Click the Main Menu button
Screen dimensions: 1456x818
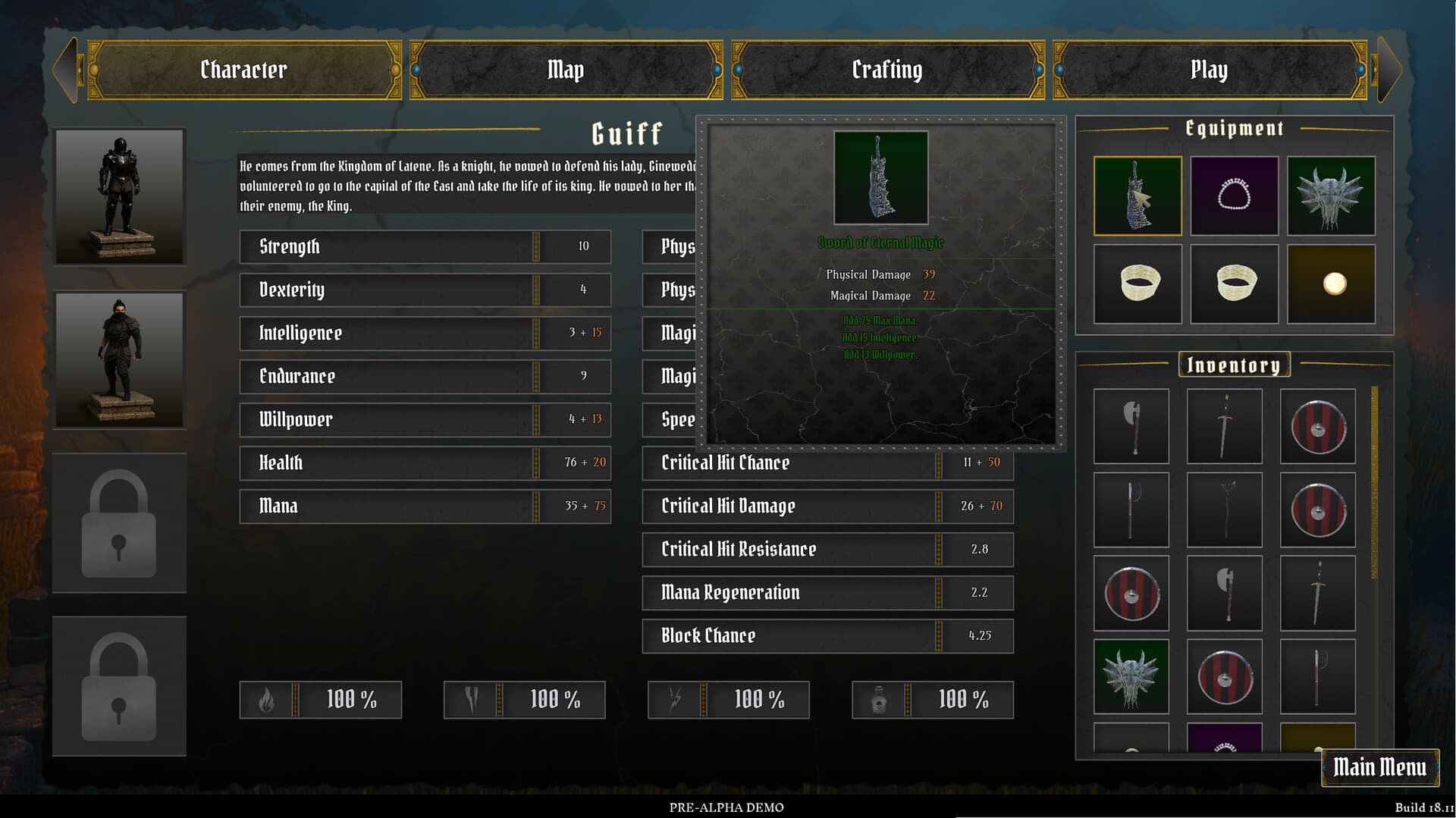(x=1381, y=767)
